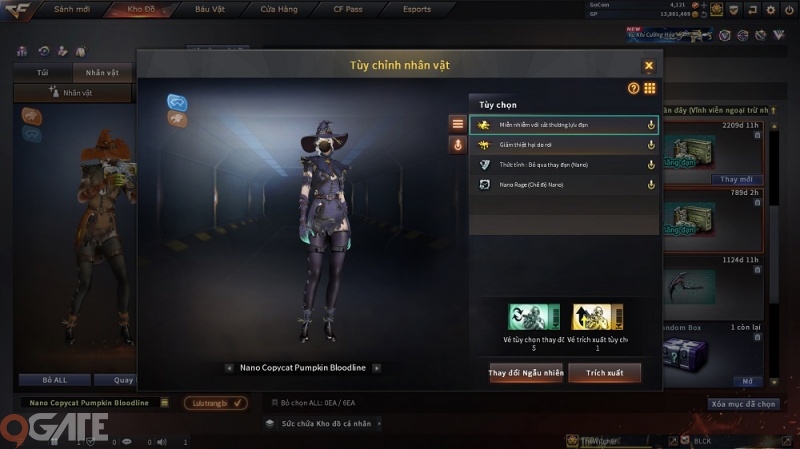Open the Esports tab

[415, 9]
